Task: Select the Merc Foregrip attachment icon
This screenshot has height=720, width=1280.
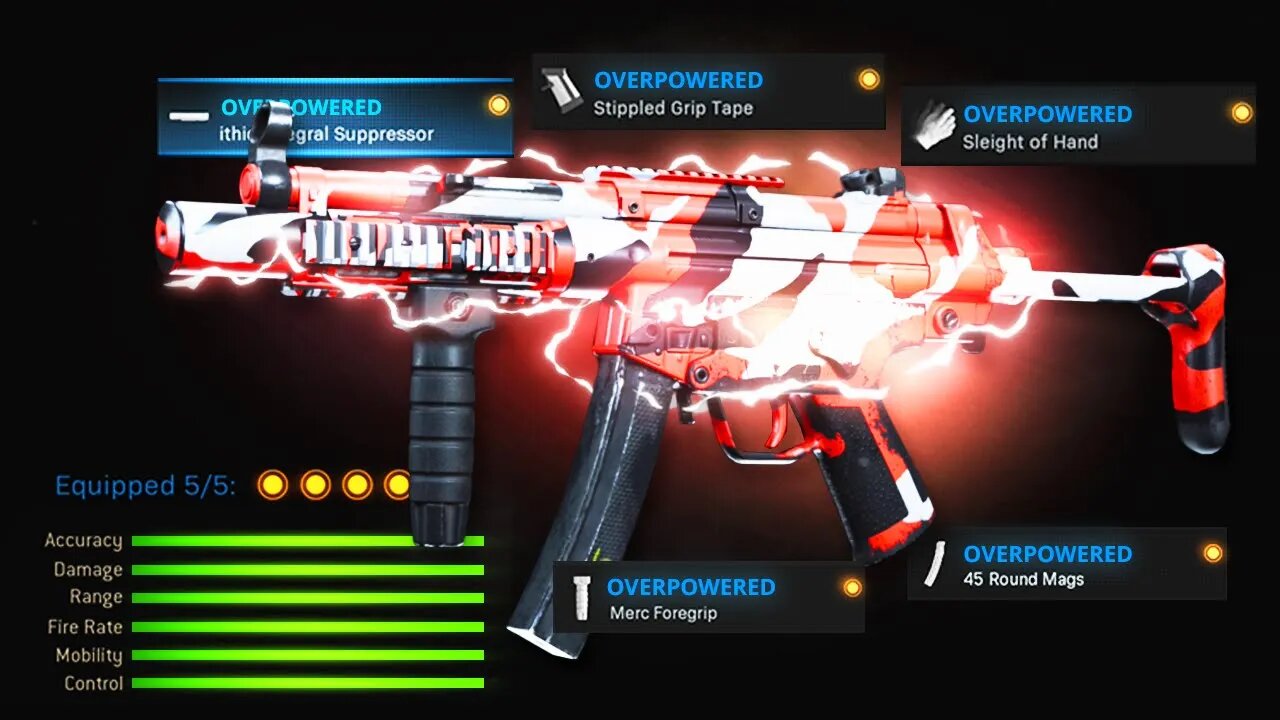Action: pyautogui.click(x=581, y=599)
